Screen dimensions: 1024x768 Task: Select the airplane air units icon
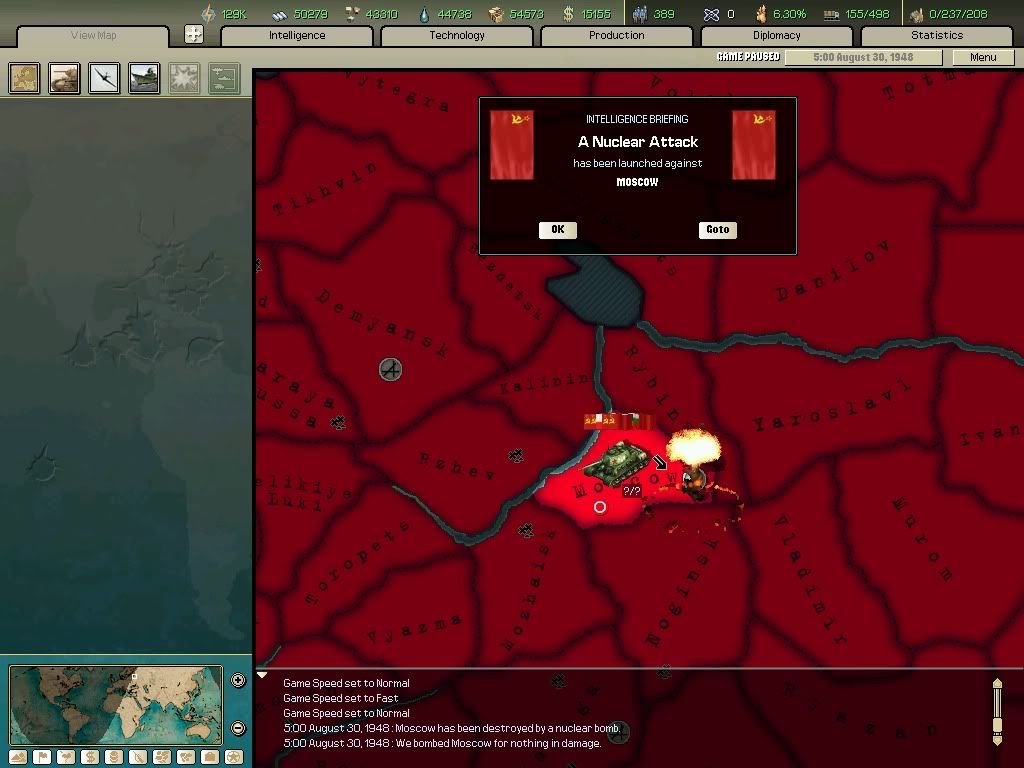[x=104, y=78]
